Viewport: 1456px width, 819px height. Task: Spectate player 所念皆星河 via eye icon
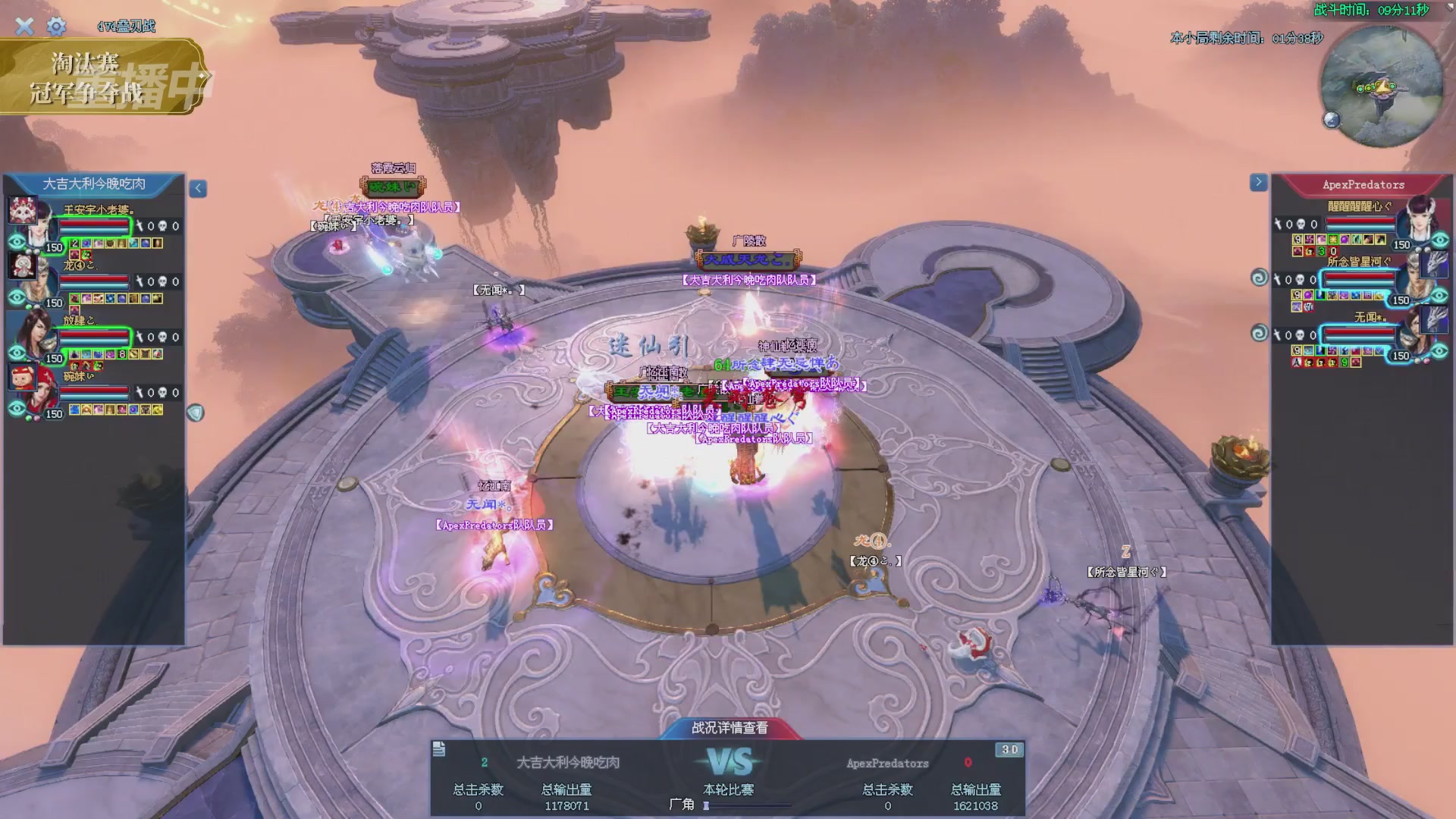coord(1439,295)
